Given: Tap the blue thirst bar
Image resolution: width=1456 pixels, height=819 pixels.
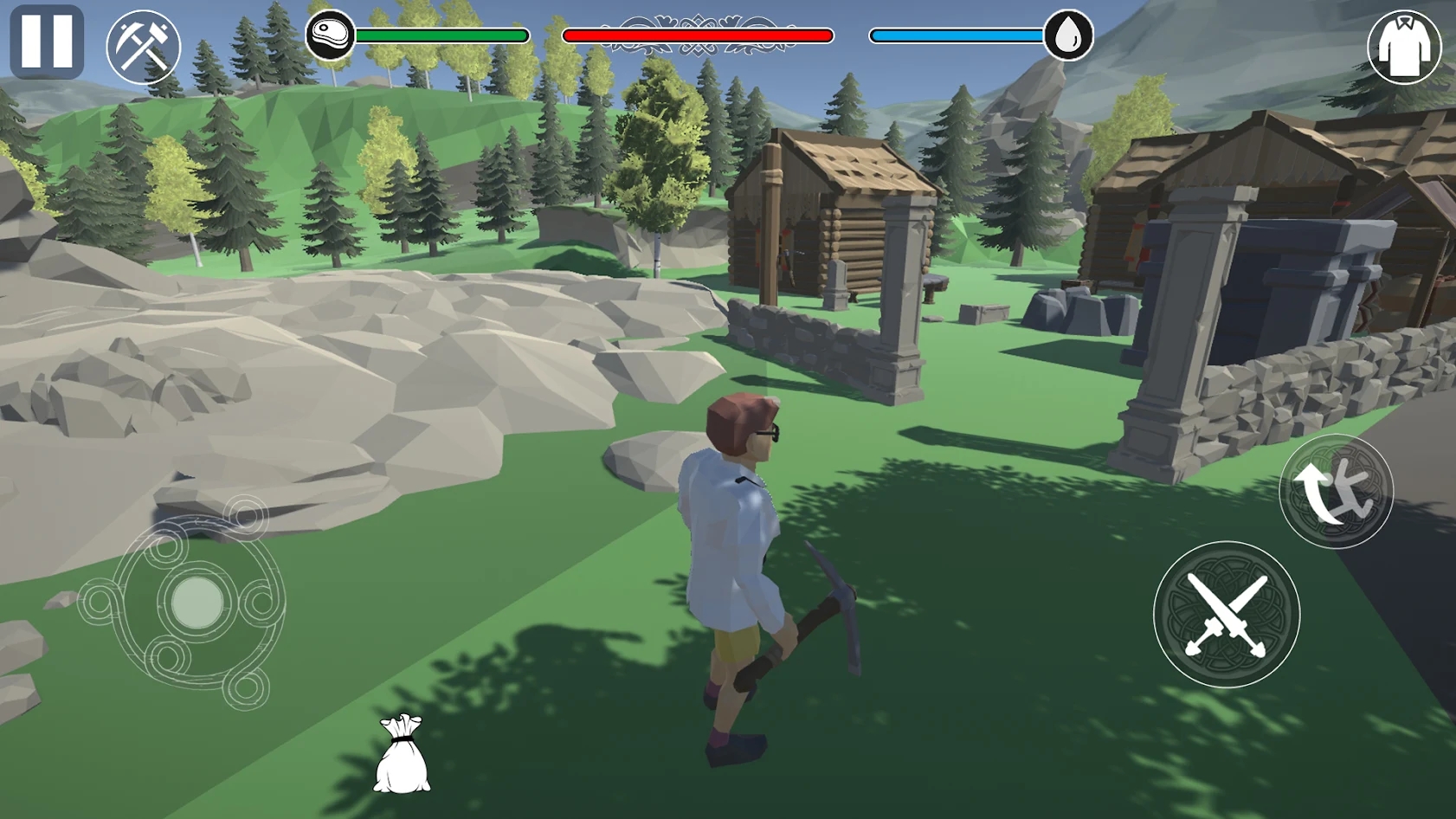Looking at the screenshot, I should (x=957, y=35).
